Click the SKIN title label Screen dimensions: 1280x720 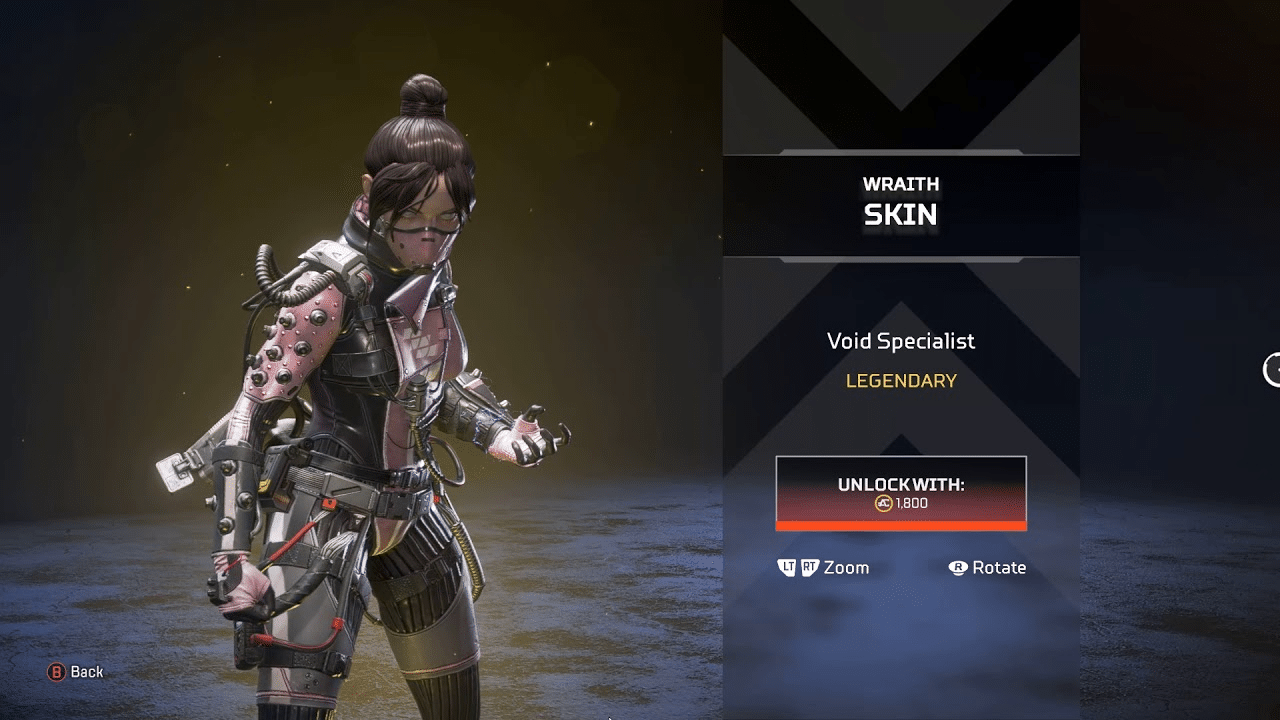(x=900, y=213)
